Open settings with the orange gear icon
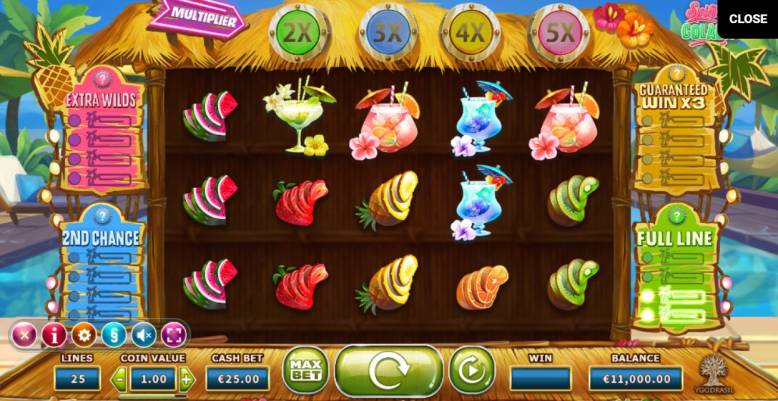Image resolution: width=778 pixels, height=401 pixels. 84,334
